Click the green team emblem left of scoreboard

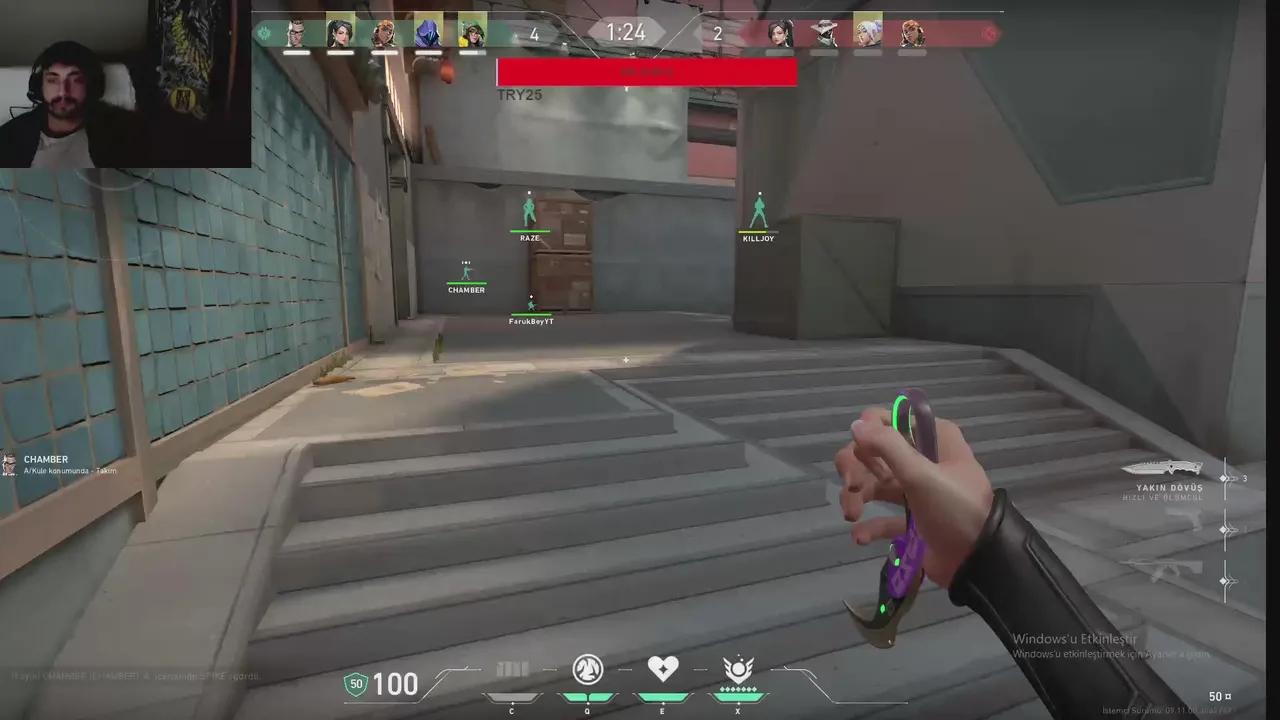(x=262, y=33)
